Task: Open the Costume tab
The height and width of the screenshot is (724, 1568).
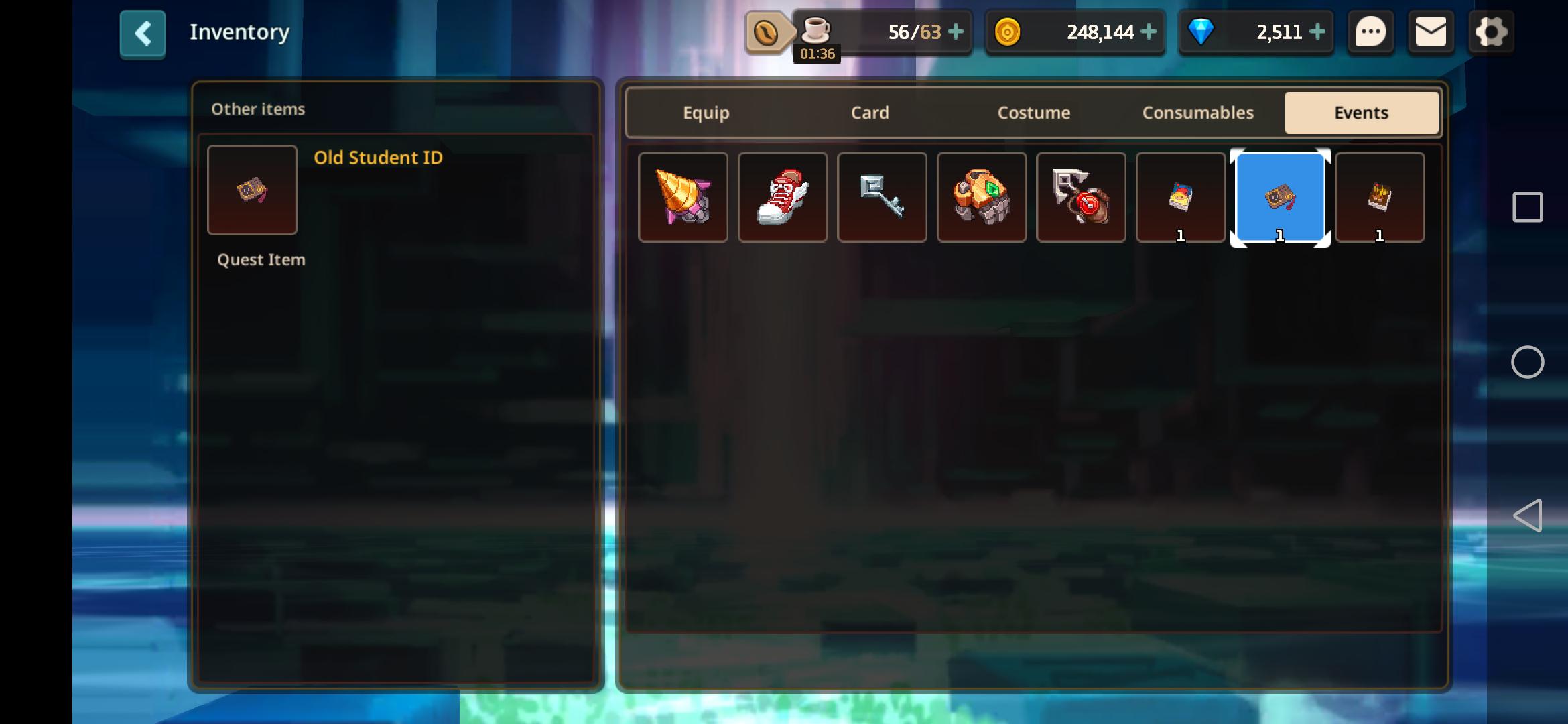Action: click(x=1033, y=113)
